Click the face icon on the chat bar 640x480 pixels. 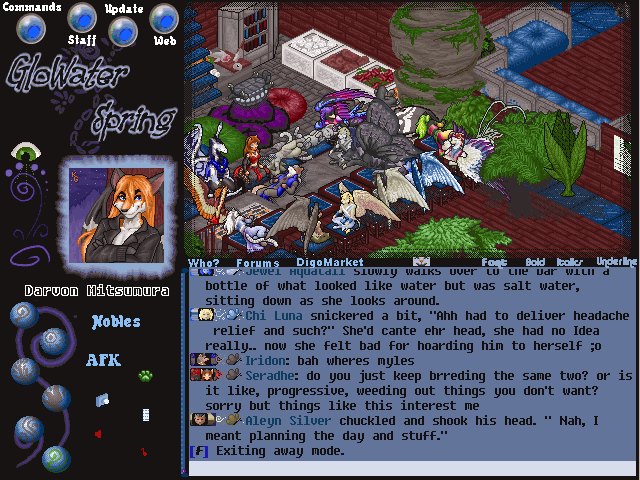(x=421, y=261)
